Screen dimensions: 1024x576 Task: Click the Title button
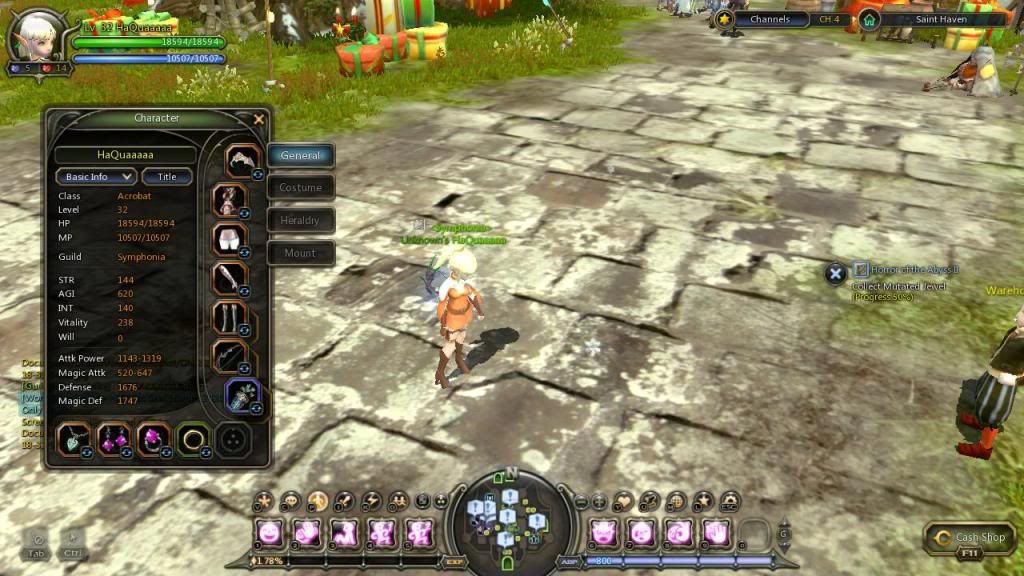click(167, 177)
